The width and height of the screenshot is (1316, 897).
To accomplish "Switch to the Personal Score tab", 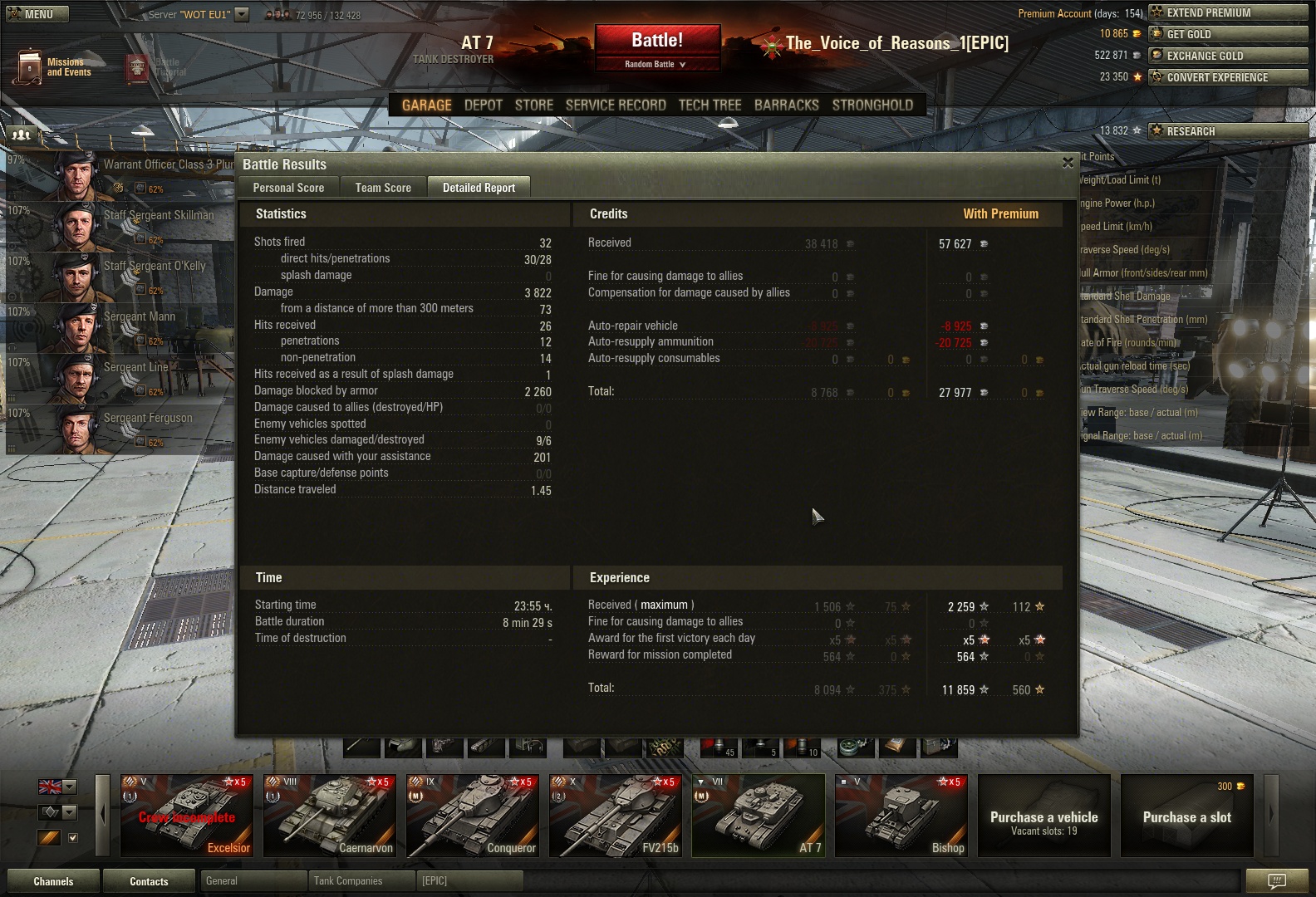I will click(288, 188).
